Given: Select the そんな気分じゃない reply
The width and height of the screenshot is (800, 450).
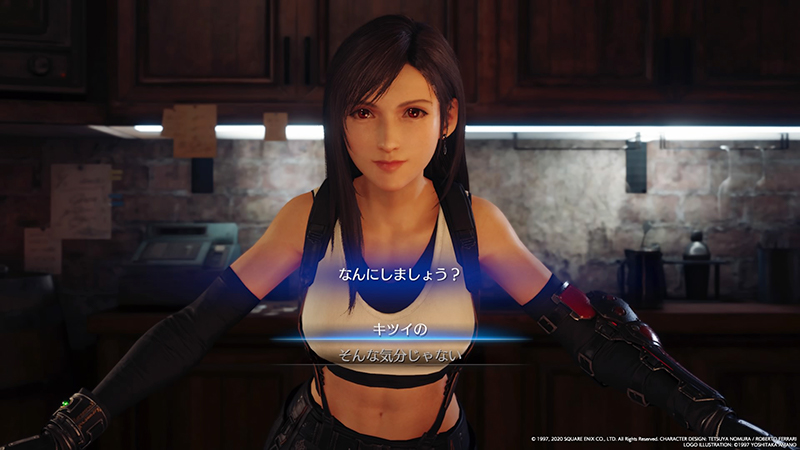Looking at the screenshot, I should pyautogui.click(x=399, y=354).
